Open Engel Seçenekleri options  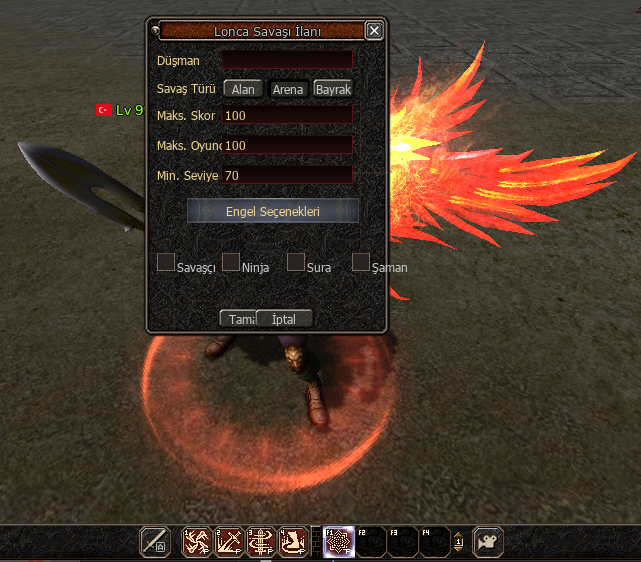pyautogui.click(x=272, y=211)
